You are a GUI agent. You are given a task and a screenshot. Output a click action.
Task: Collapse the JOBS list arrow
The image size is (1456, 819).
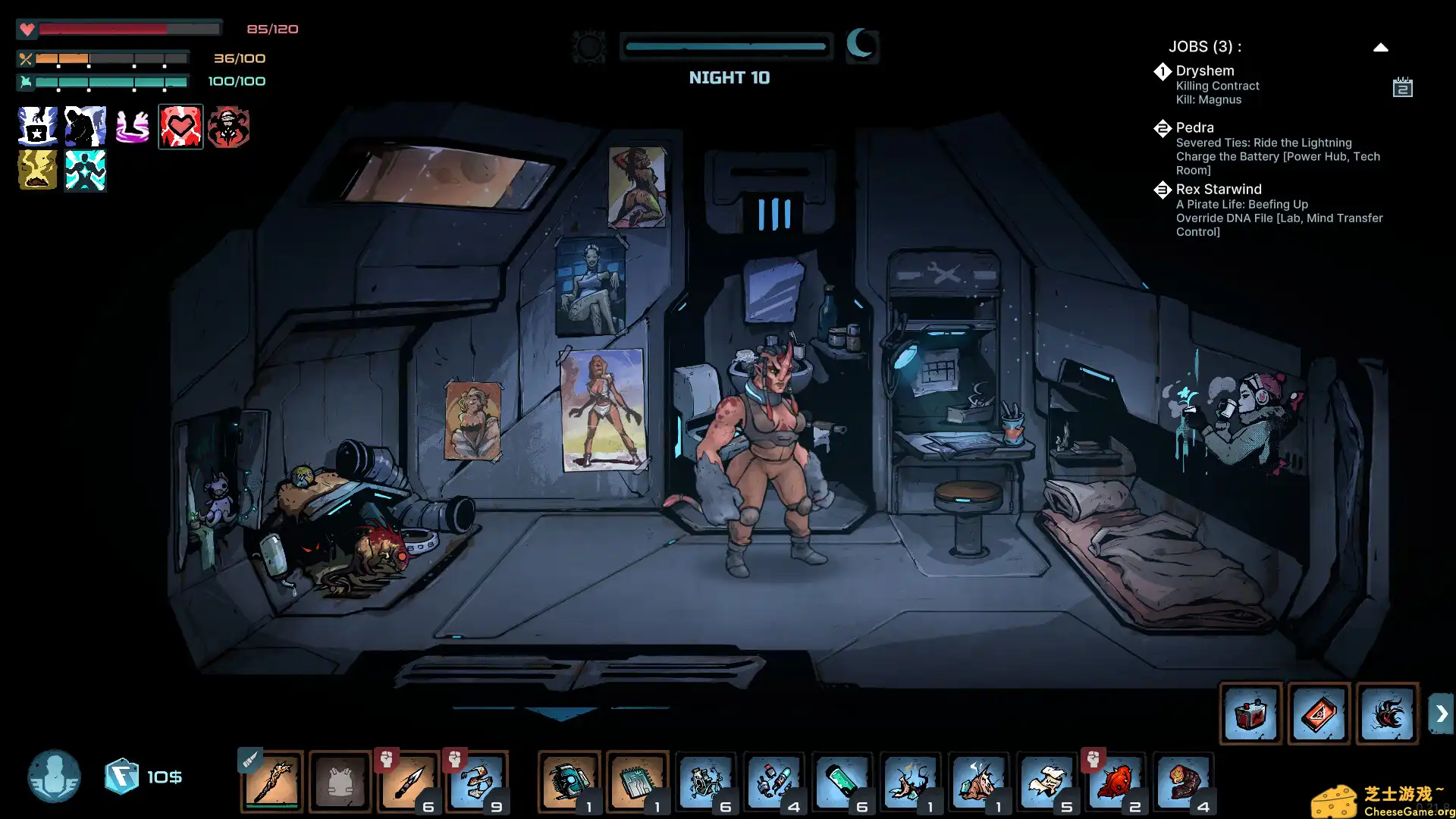tap(1380, 47)
